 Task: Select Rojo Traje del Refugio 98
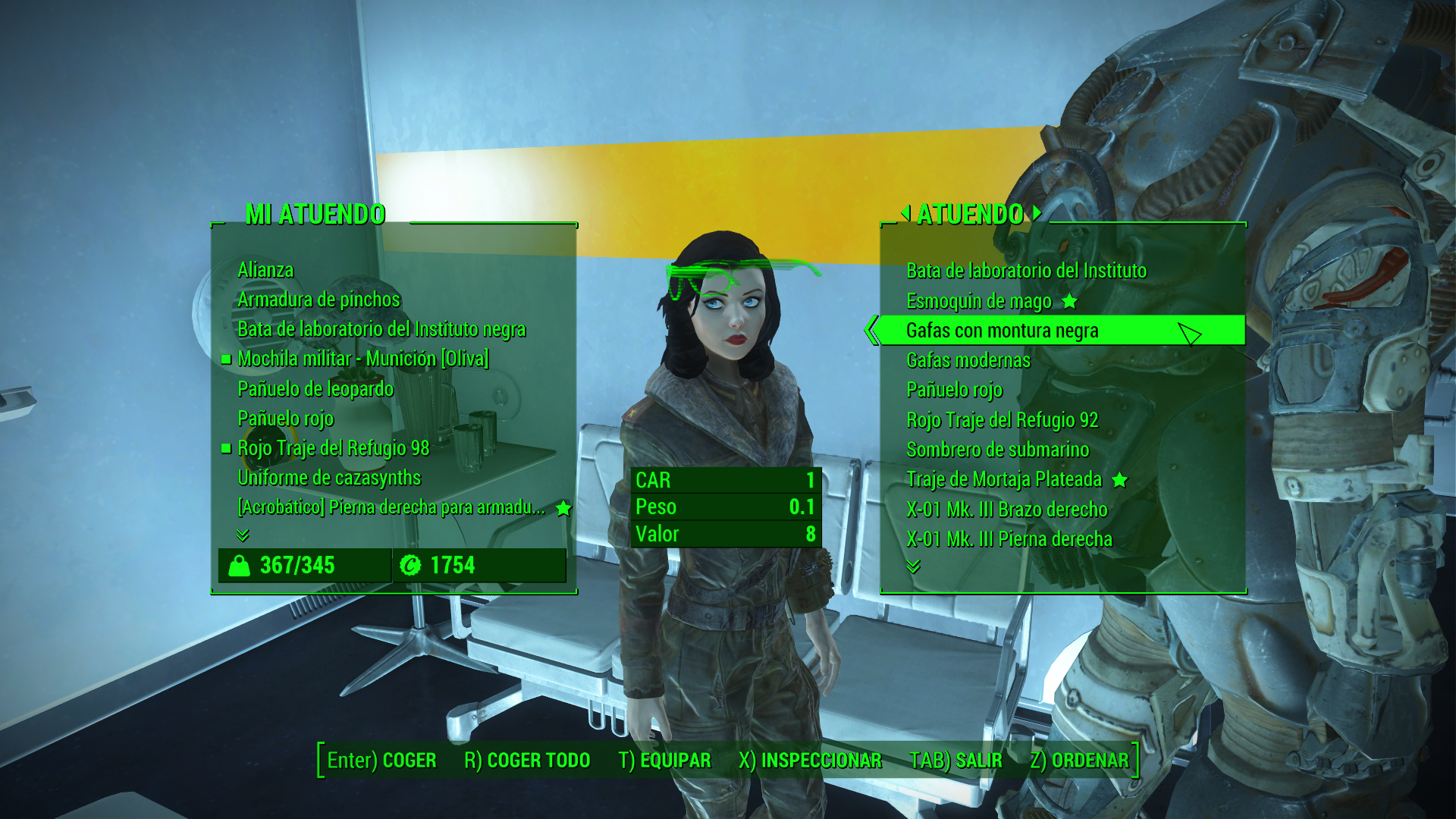333,448
